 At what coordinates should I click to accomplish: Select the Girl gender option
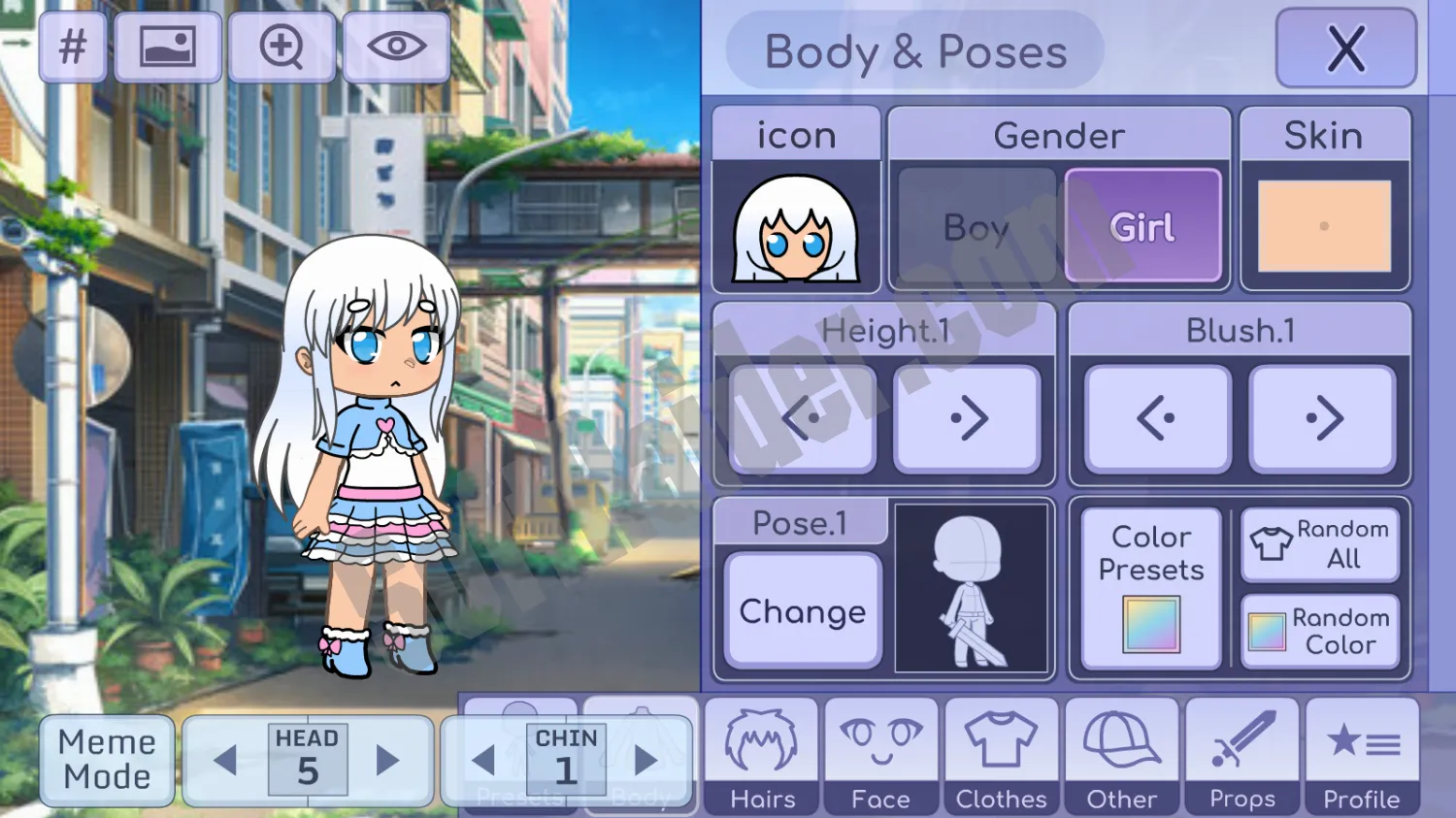(x=1142, y=227)
